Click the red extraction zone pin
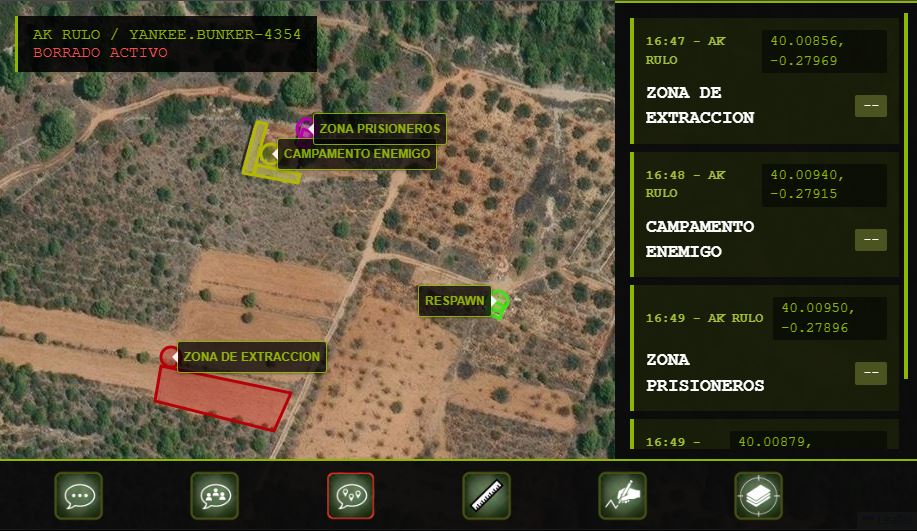Image resolution: width=917 pixels, height=531 pixels. 169,356
